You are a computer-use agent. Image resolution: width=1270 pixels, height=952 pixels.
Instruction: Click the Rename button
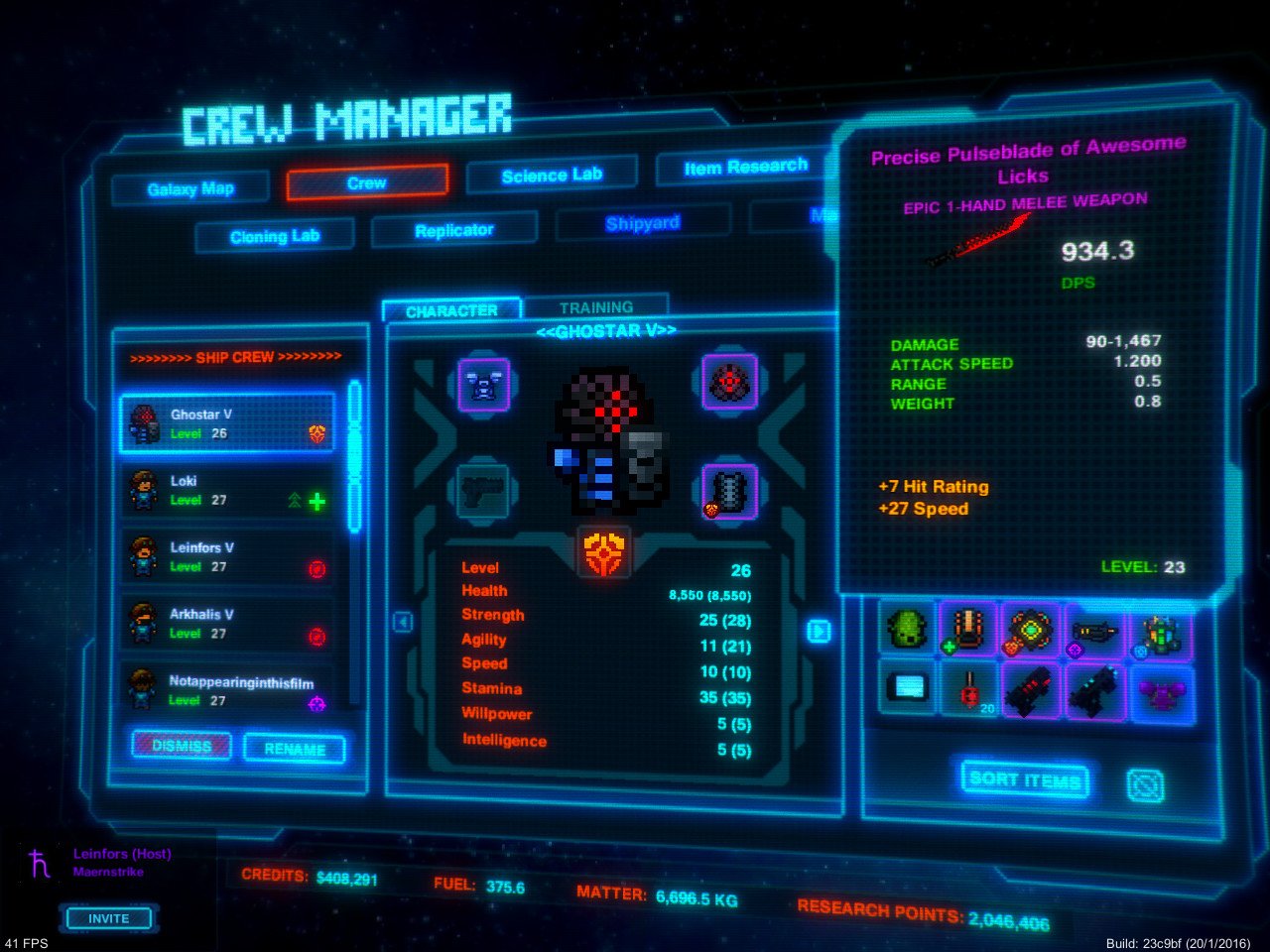294,750
